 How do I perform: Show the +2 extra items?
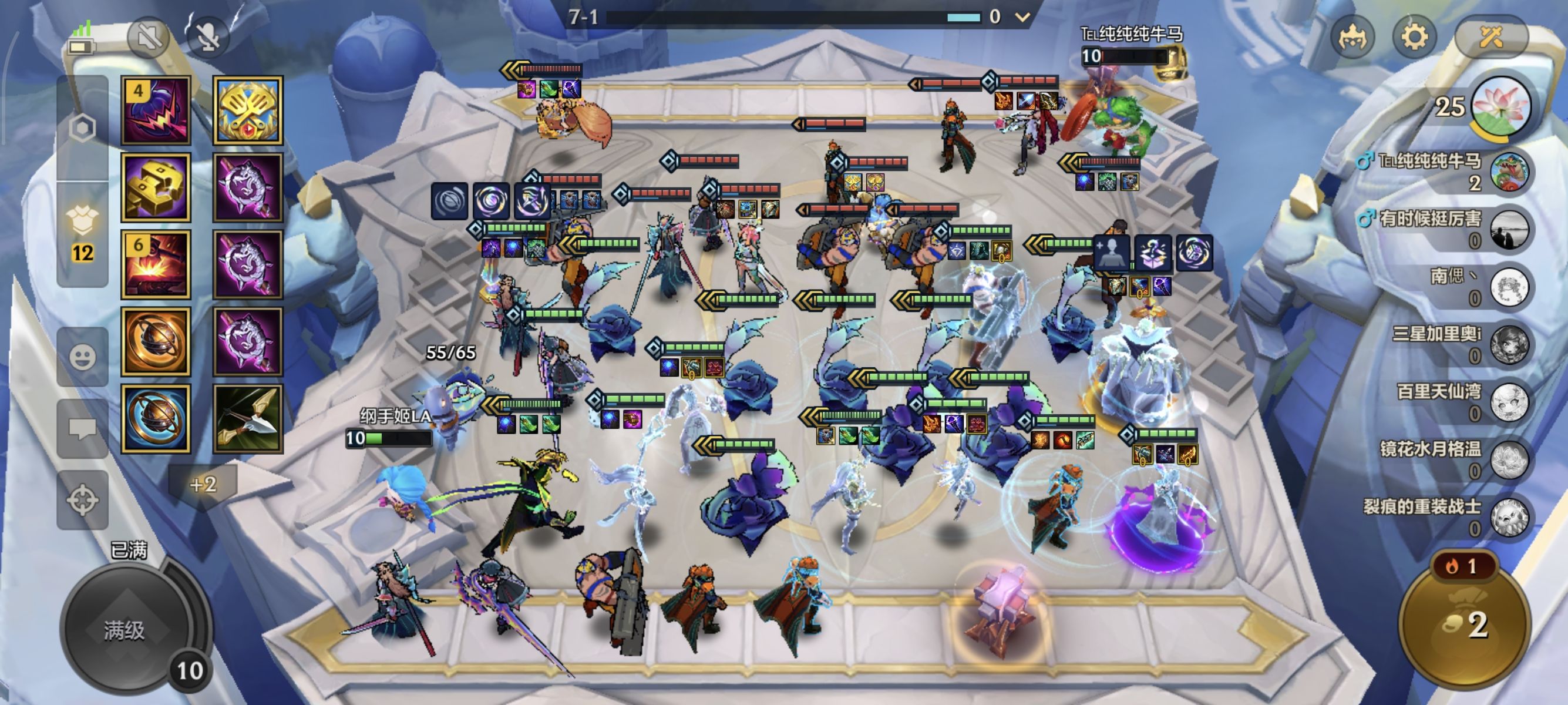coord(203,485)
